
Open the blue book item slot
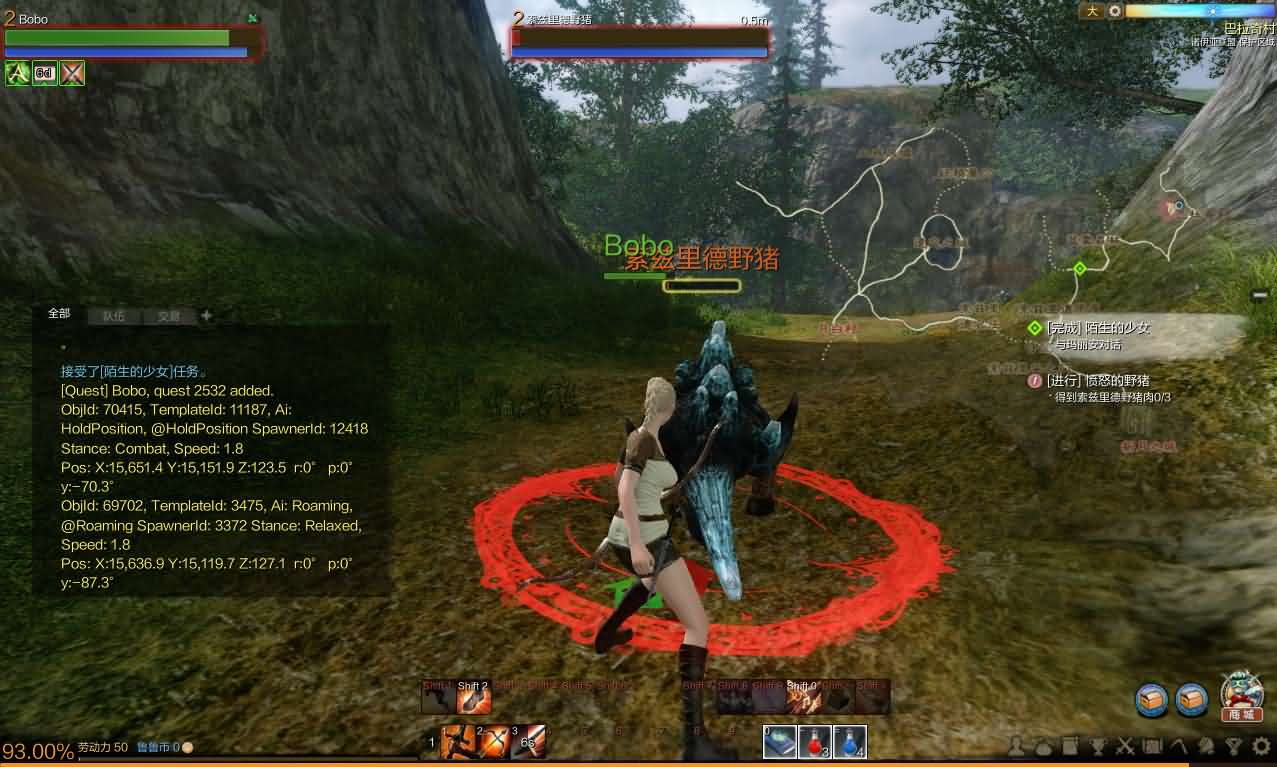[x=780, y=742]
